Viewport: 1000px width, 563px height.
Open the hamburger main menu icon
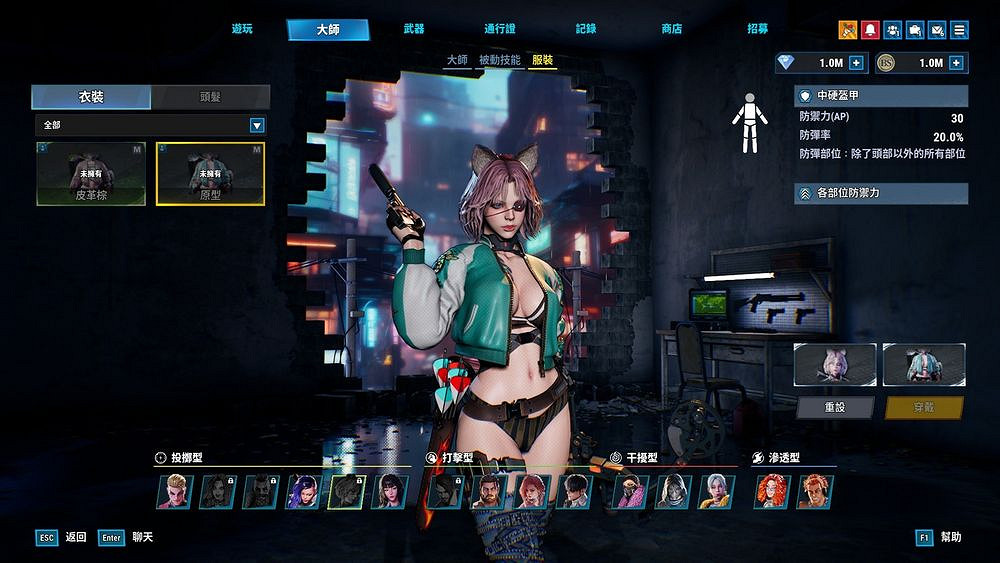pyautogui.click(x=959, y=30)
